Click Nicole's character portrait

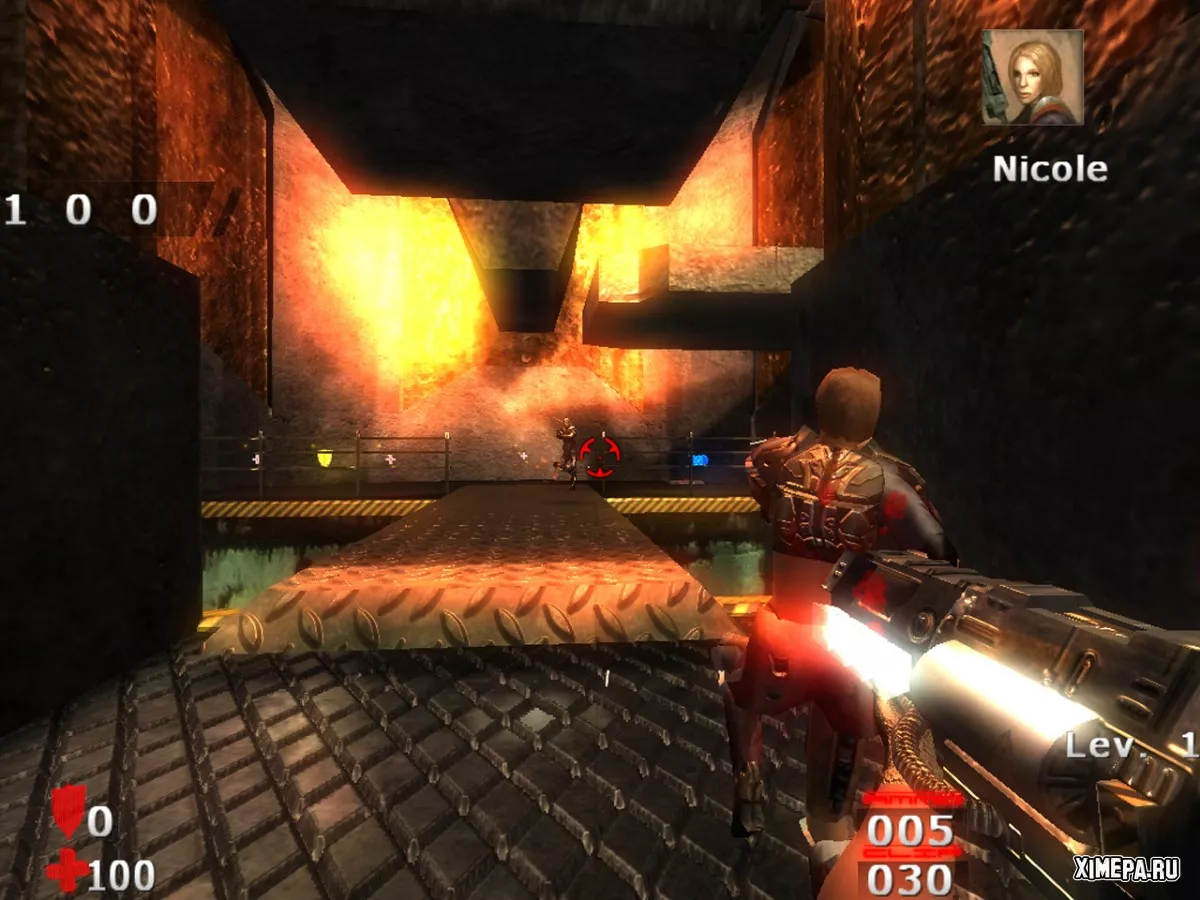pyautogui.click(x=1032, y=77)
